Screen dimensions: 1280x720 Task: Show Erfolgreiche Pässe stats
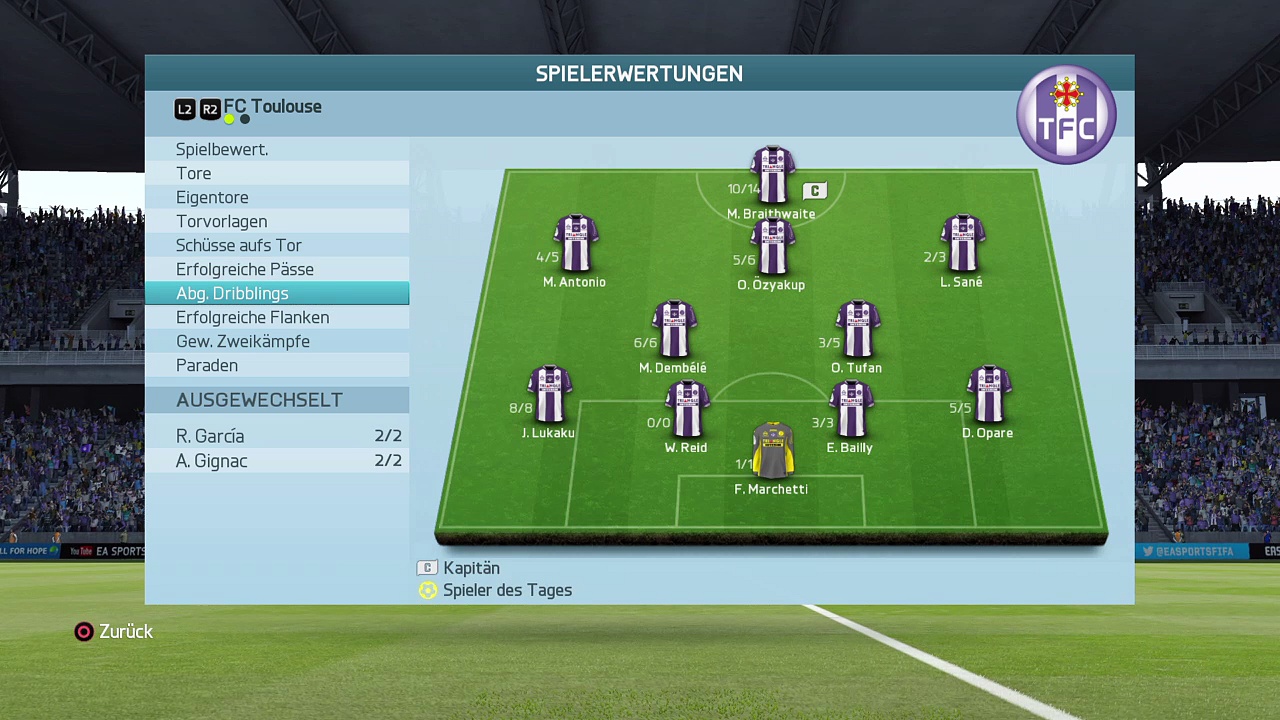(245, 269)
